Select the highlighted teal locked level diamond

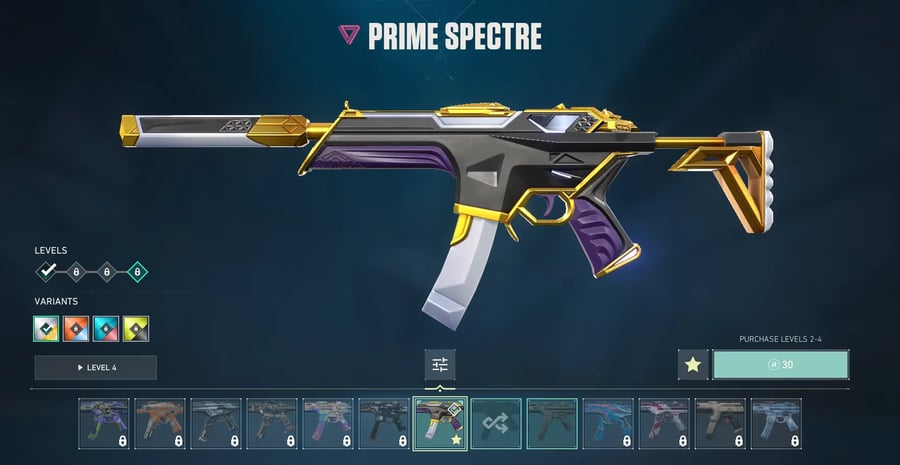(136, 271)
